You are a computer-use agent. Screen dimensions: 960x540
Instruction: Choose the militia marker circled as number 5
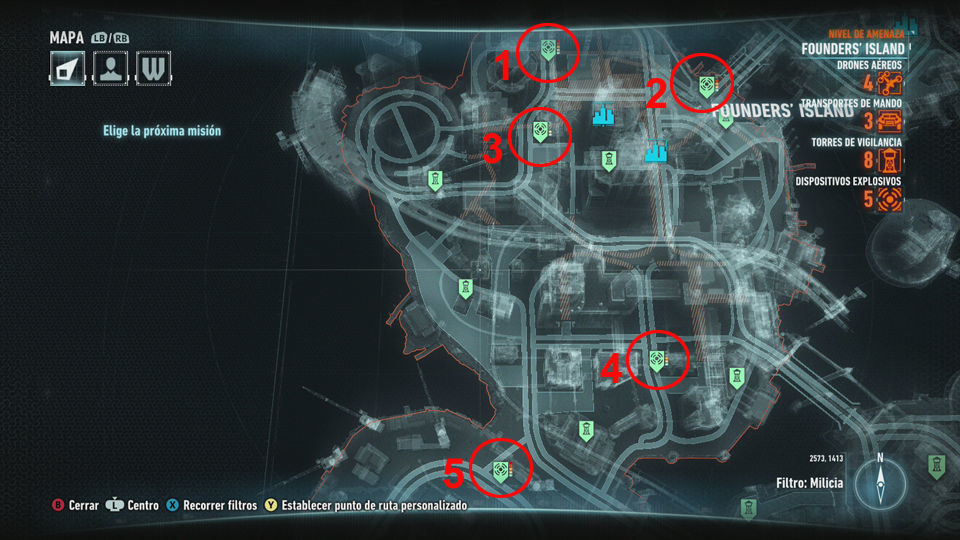pyautogui.click(x=499, y=469)
